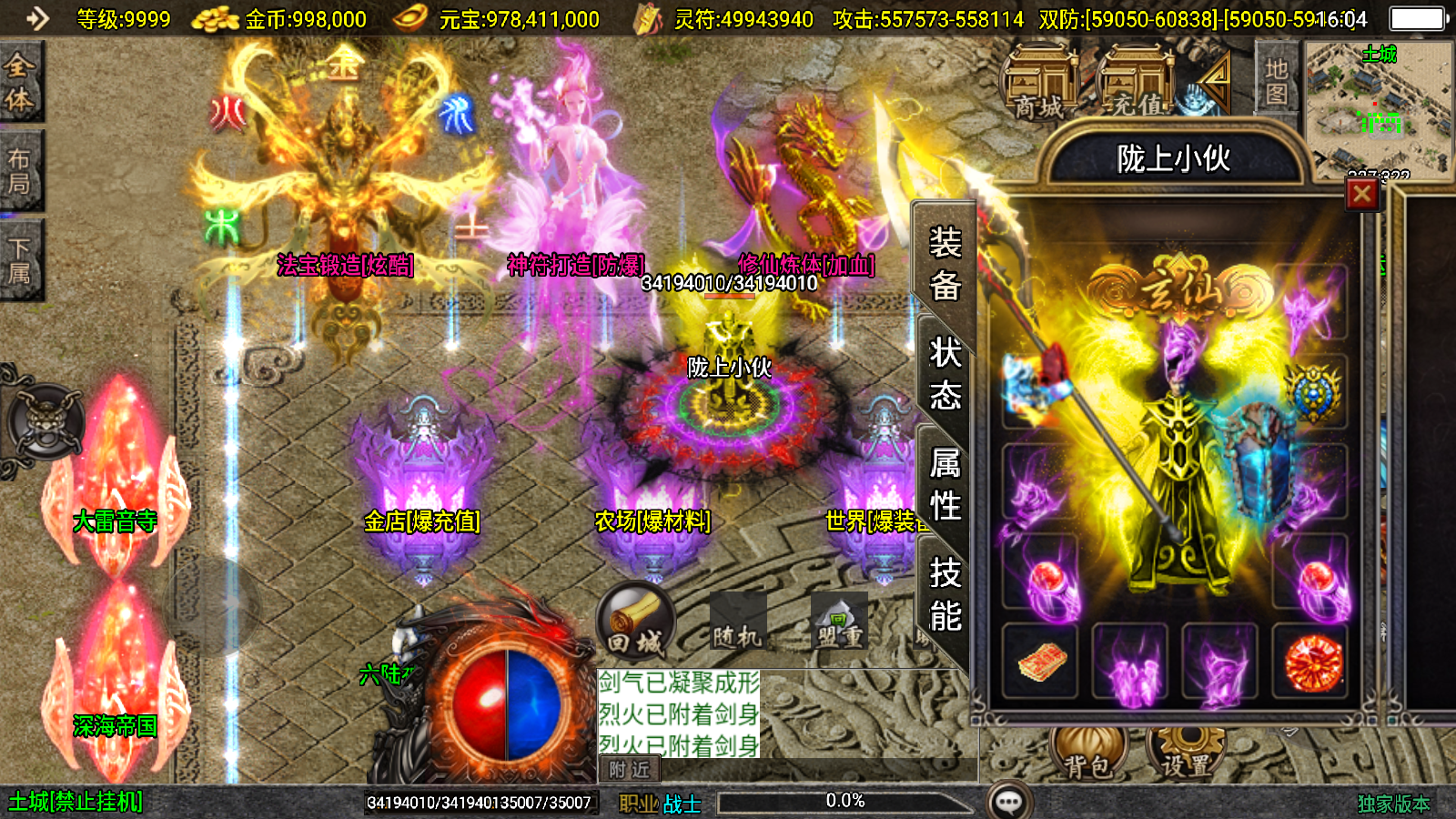Screen dimensions: 1456x819
Task: Select the 下属 subordinates button
Action: point(20,260)
